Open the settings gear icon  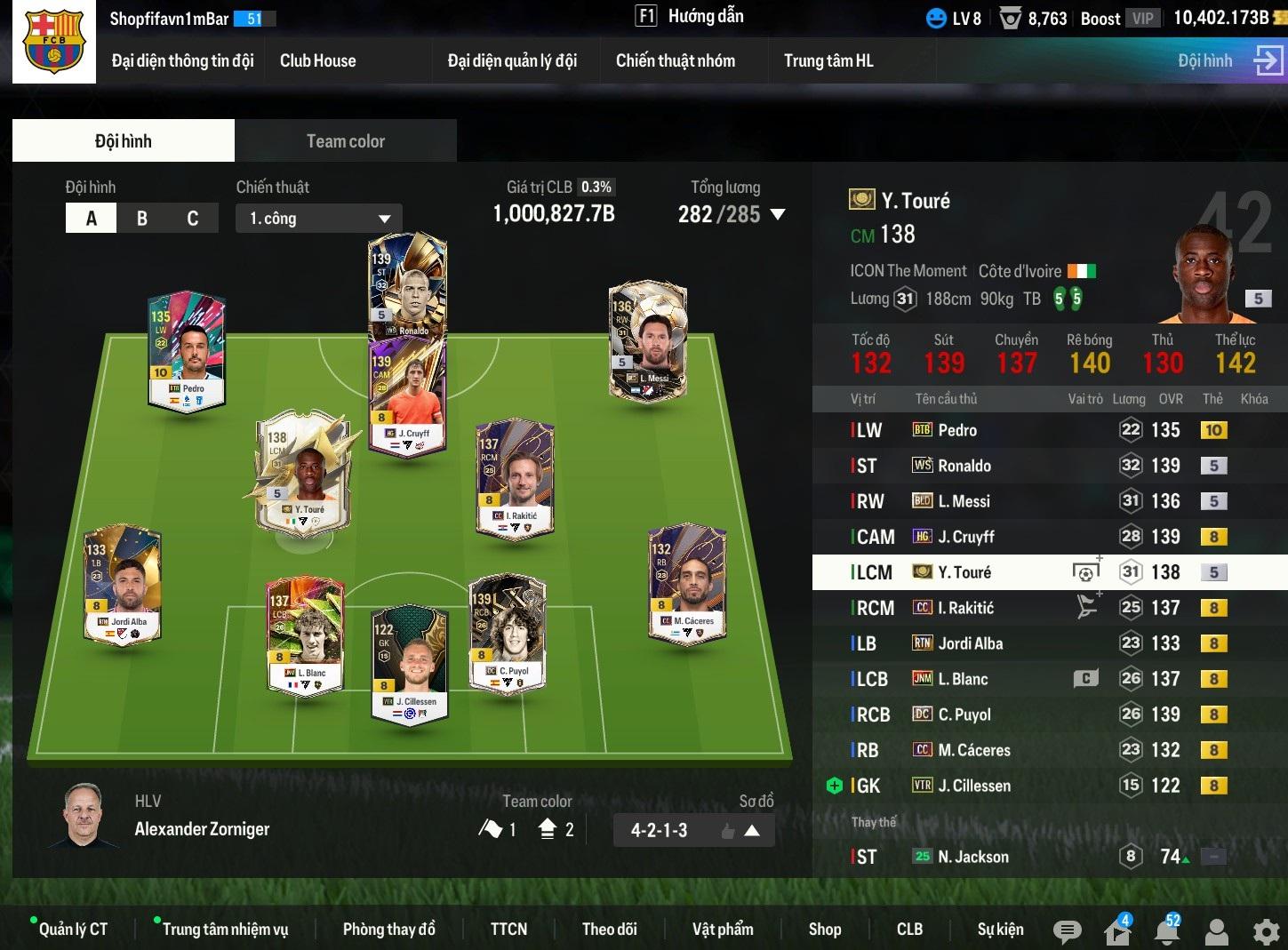tap(1266, 931)
